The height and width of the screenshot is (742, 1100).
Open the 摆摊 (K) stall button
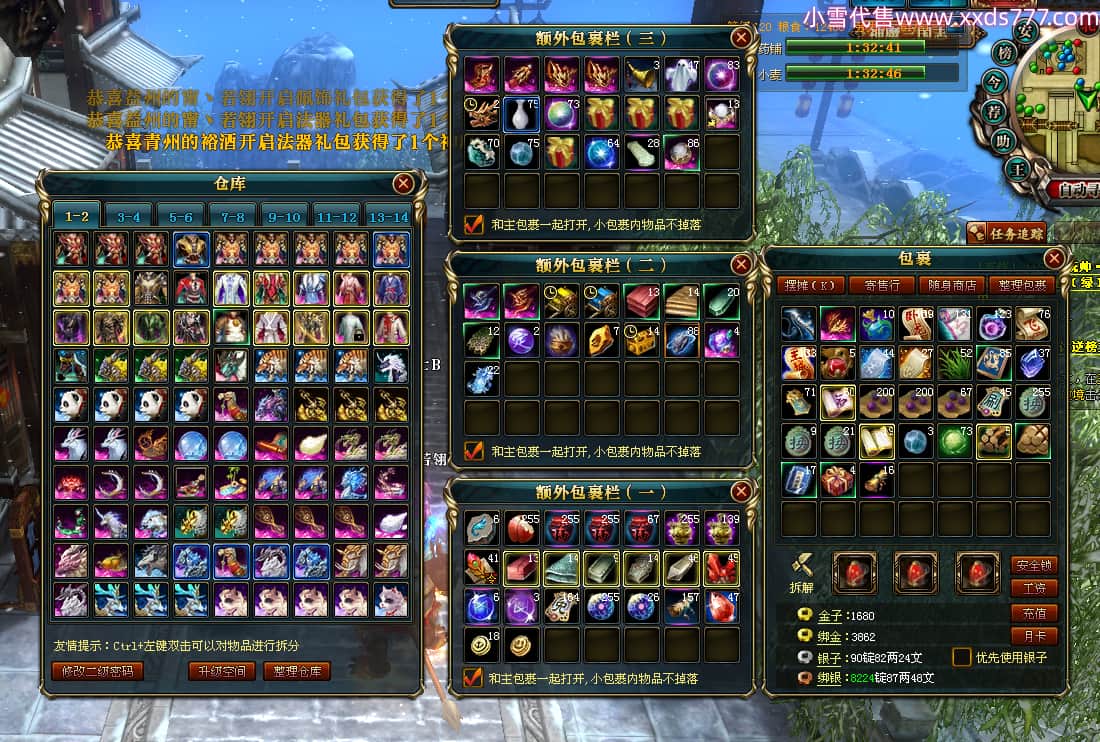[811, 285]
